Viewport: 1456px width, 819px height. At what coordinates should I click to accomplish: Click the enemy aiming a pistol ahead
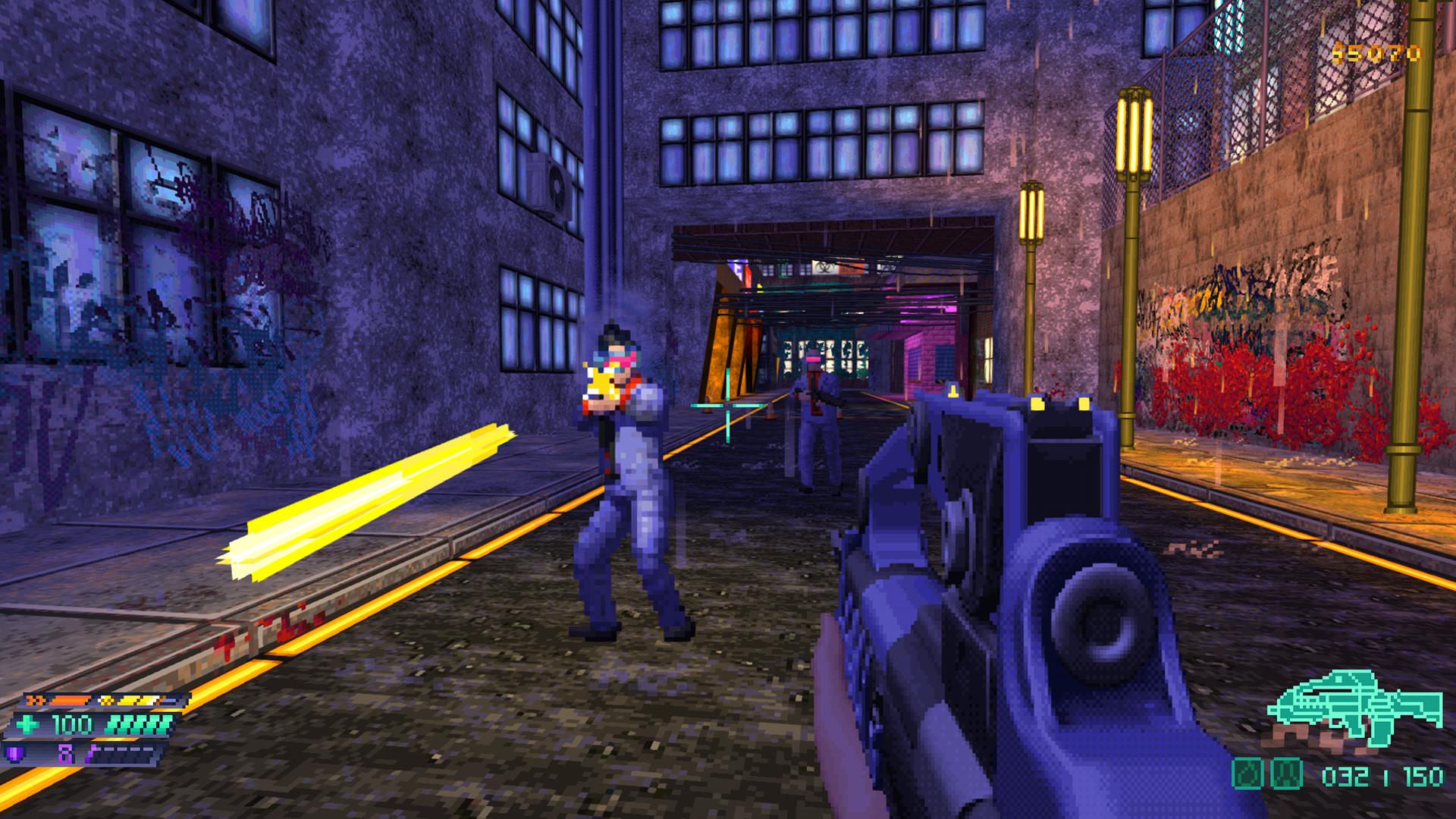[x=623, y=478]
